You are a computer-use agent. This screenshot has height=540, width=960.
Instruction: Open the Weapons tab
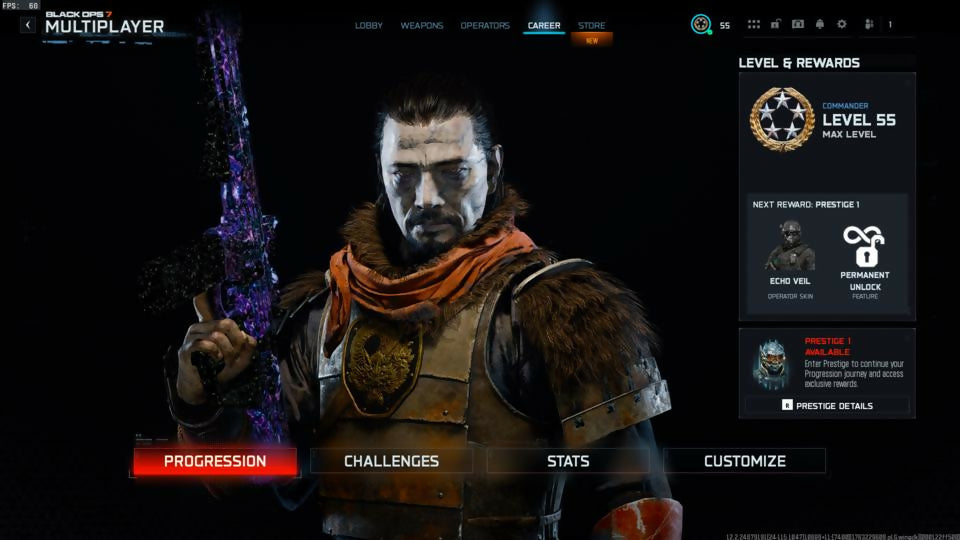[422, 25]
